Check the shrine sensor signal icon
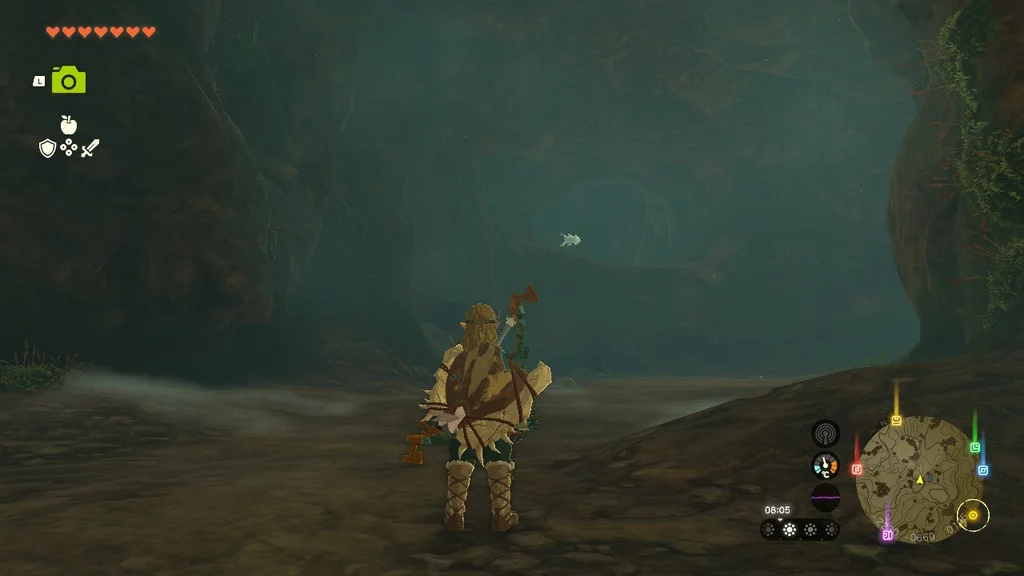 click(x=825, y=433)
